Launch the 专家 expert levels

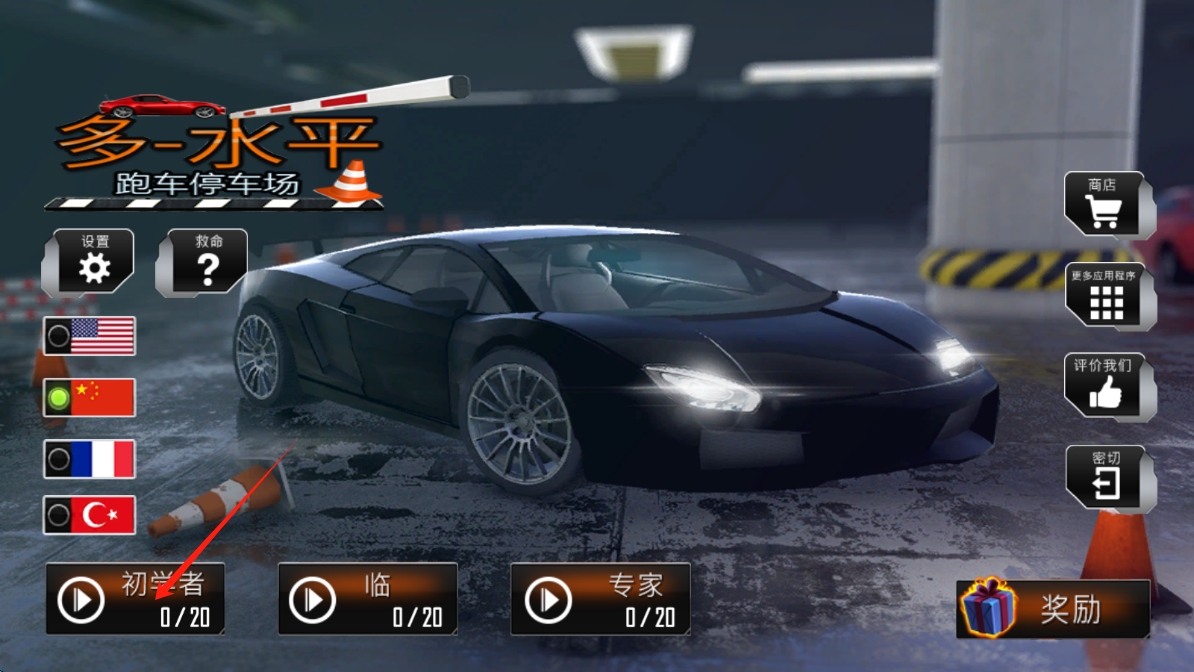coord(600,599)
